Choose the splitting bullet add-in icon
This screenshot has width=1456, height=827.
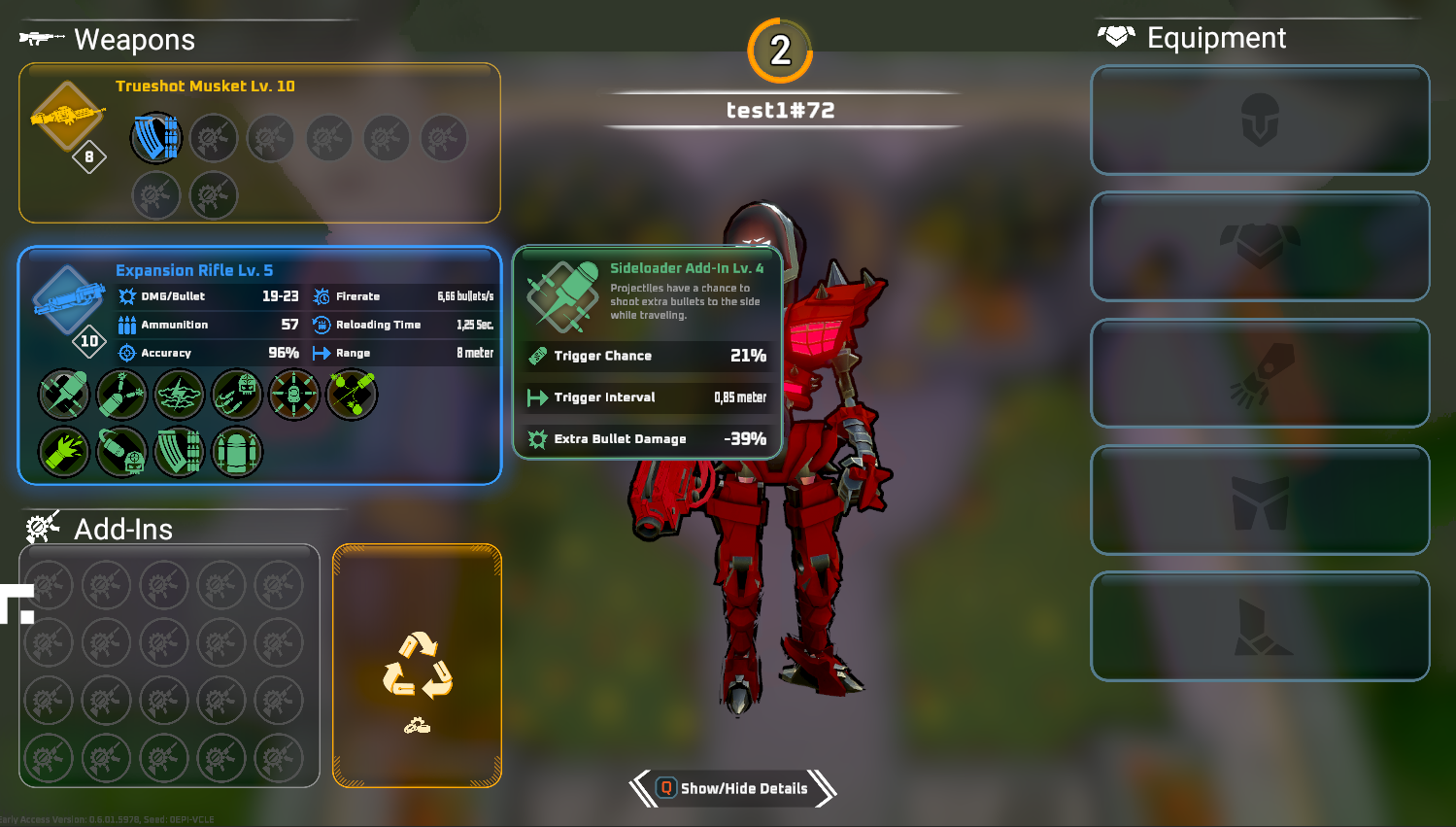pos(121,396)
